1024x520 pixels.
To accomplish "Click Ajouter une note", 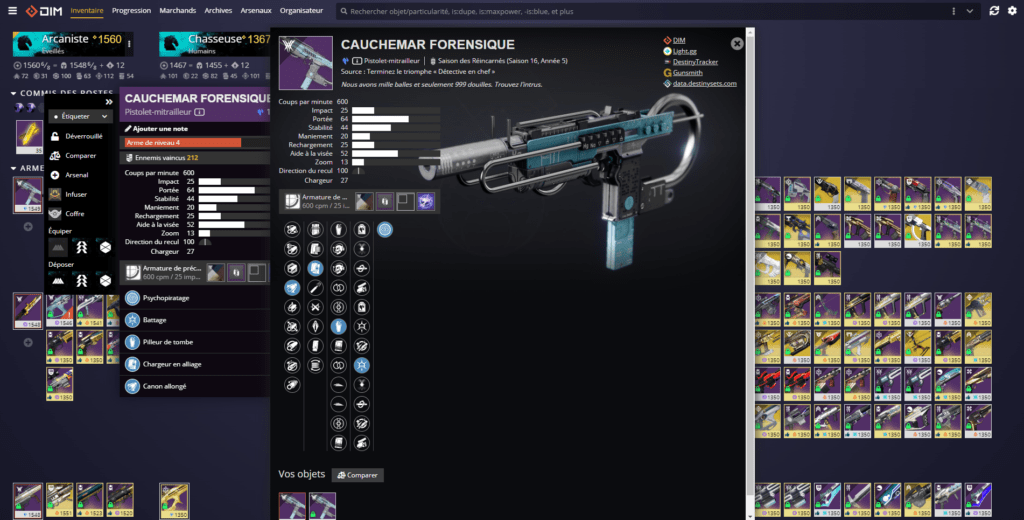I will (160, 129).
